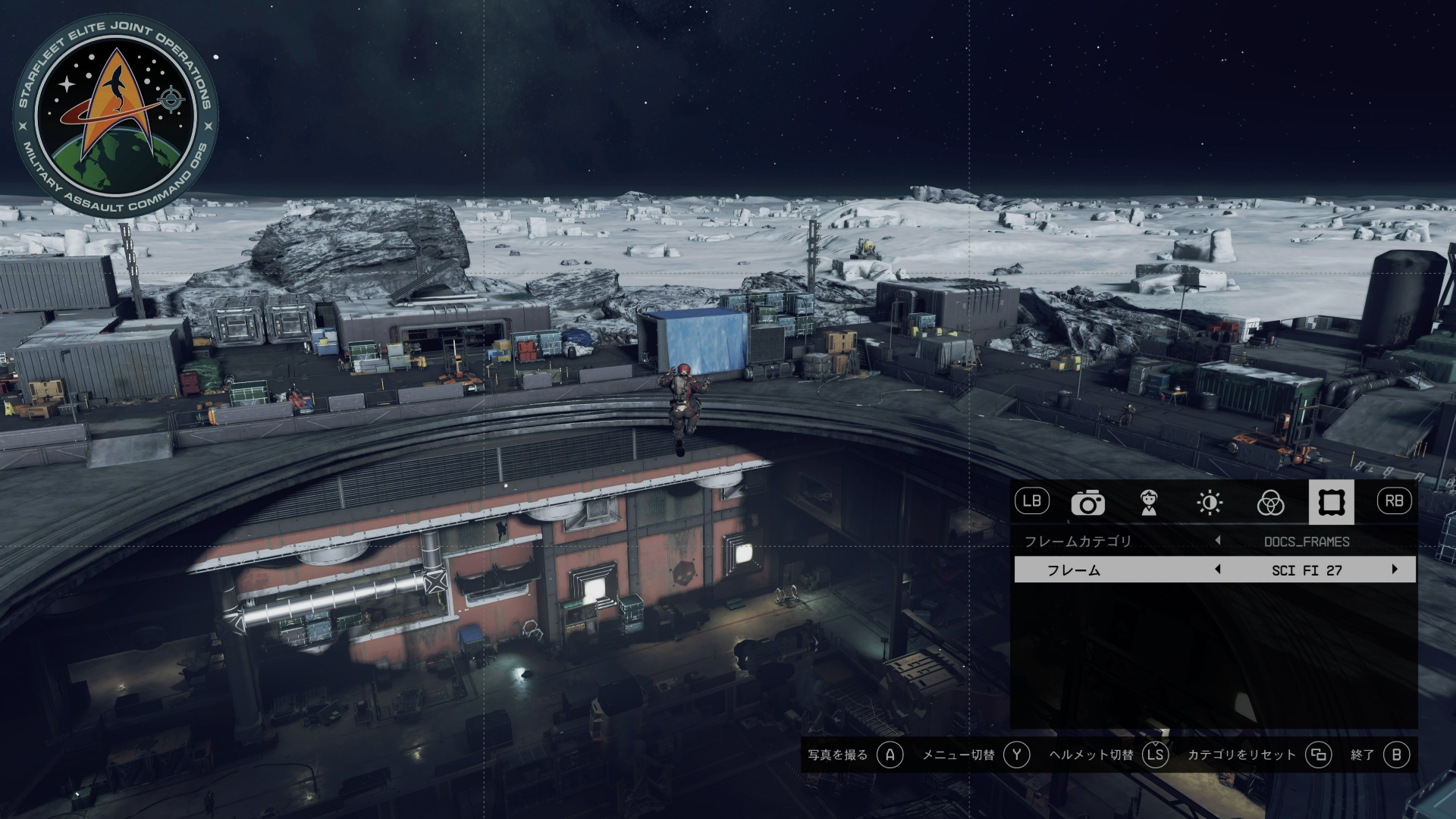Select the frame overlay tab
The width and height of the screenshot is (1456, 819).
1331,502
